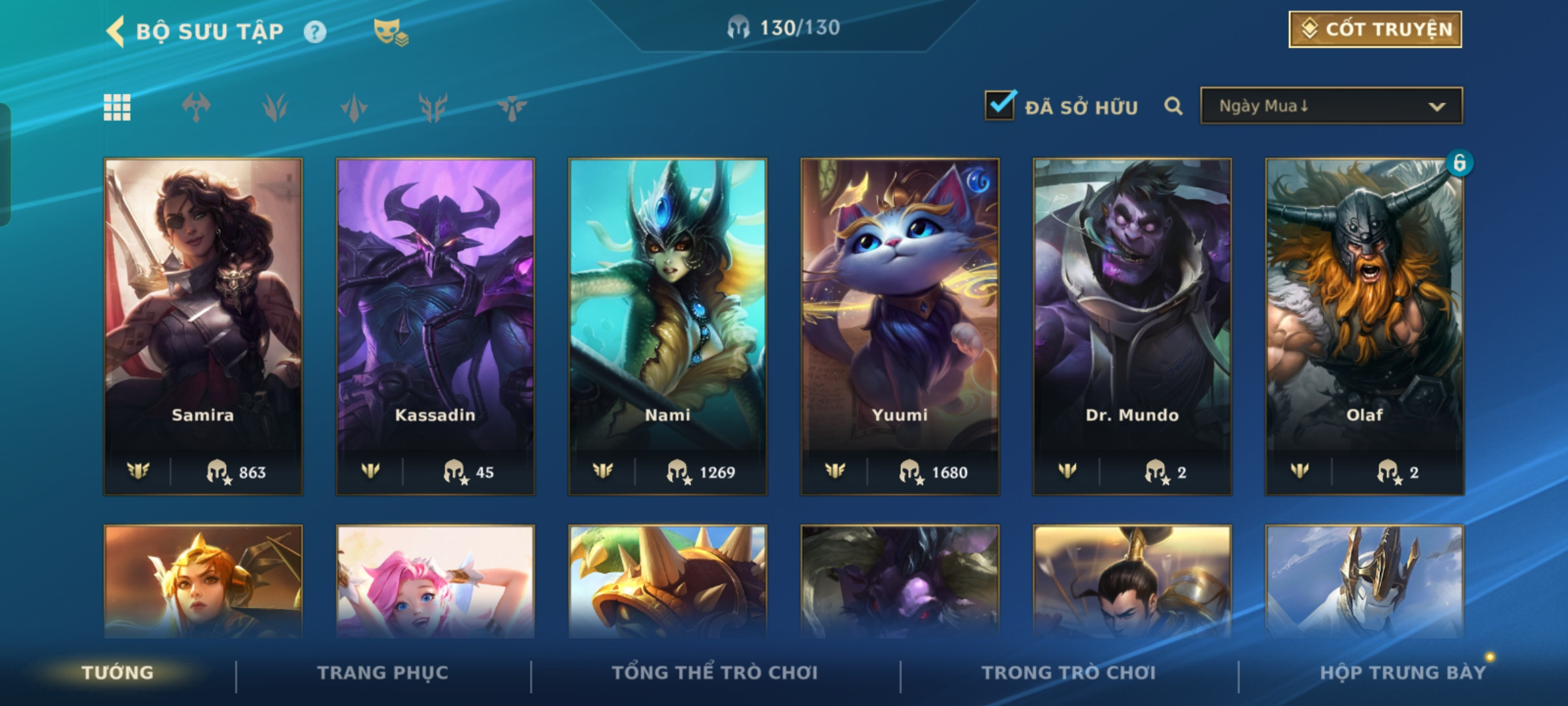
Task: Pick the Yuumi champion card
Action: 900,326
